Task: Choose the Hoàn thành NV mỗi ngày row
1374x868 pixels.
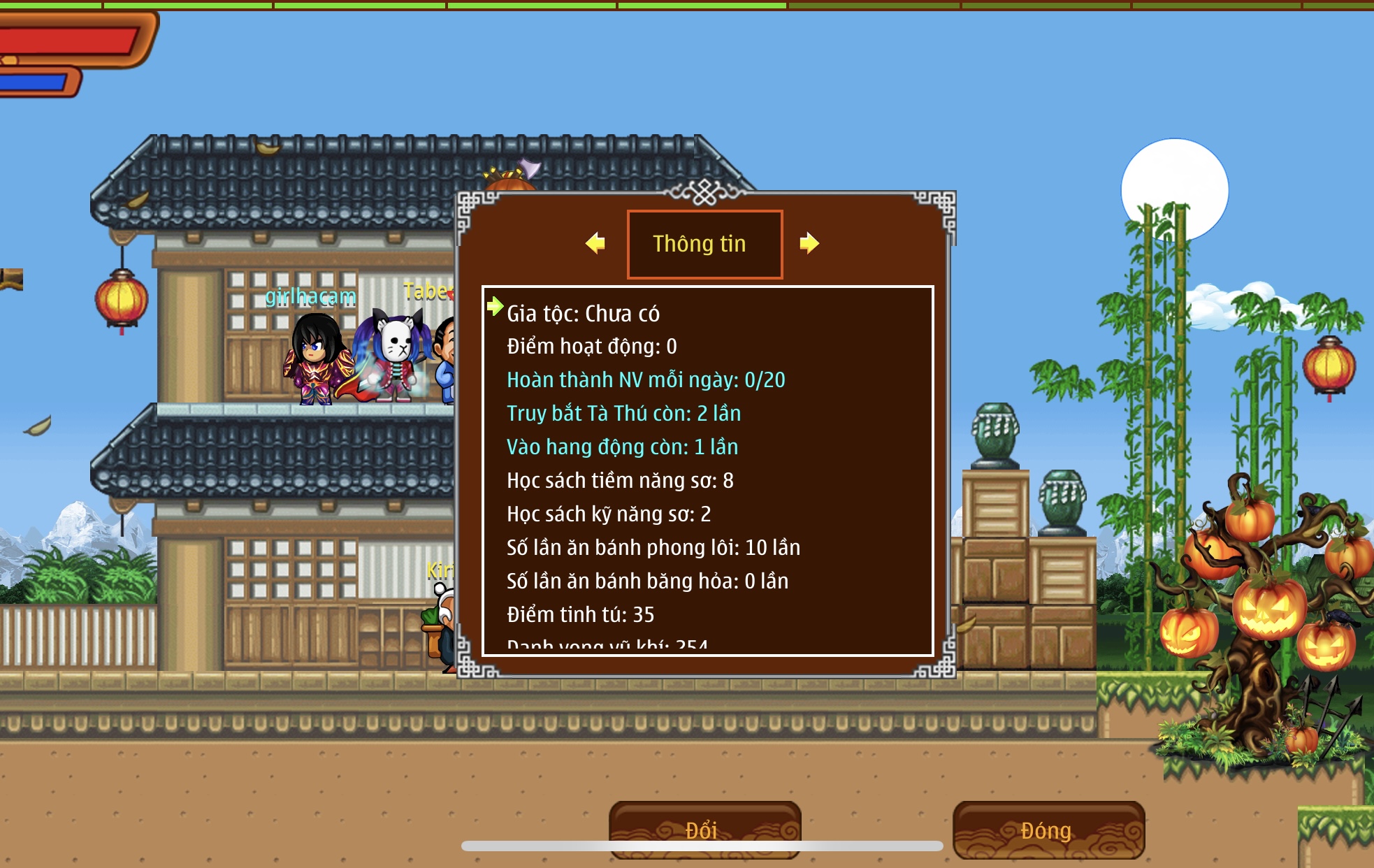Action: (x=645, y=380)
